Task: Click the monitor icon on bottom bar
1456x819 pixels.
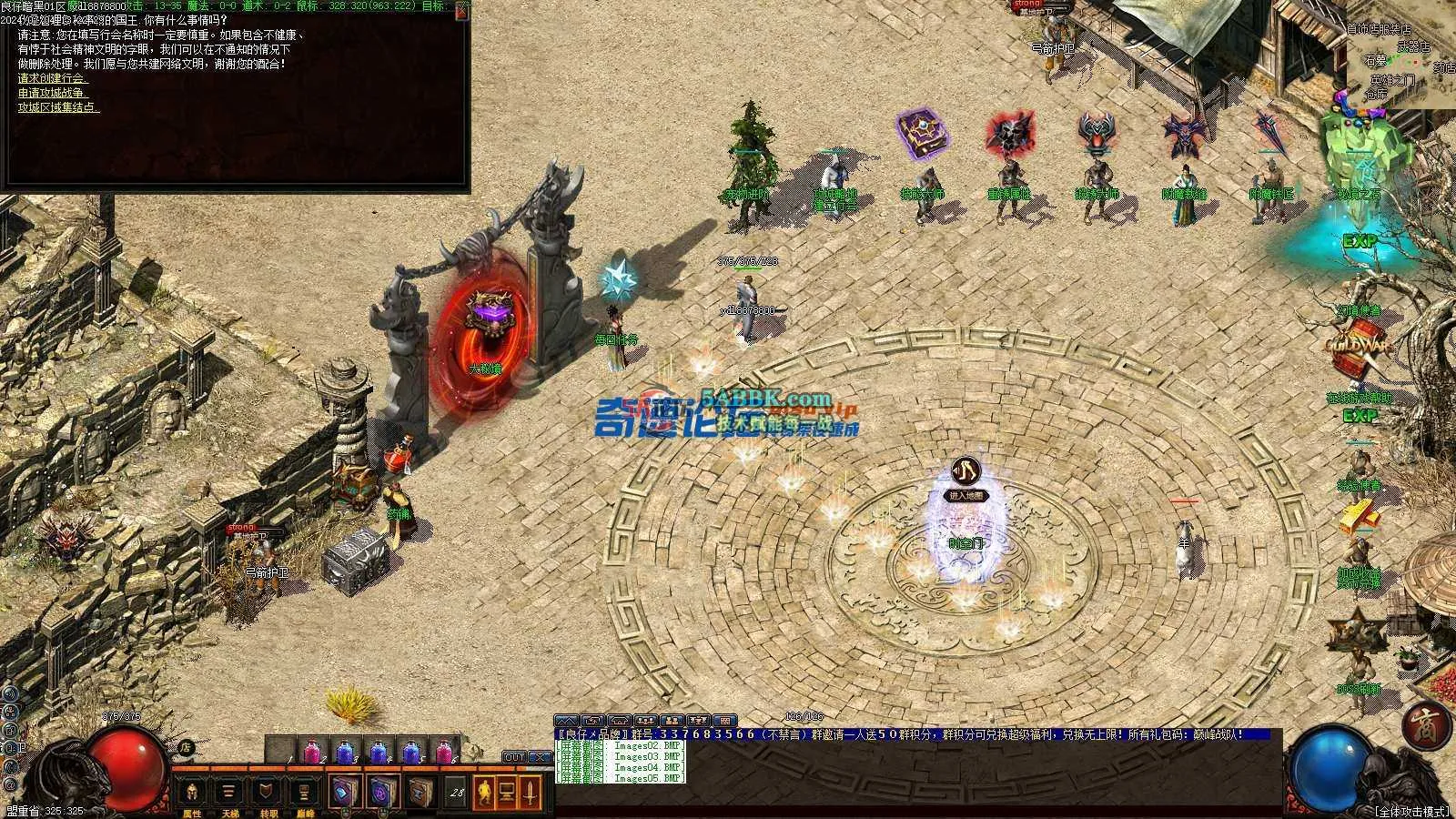Action: (x=507, y=792)
